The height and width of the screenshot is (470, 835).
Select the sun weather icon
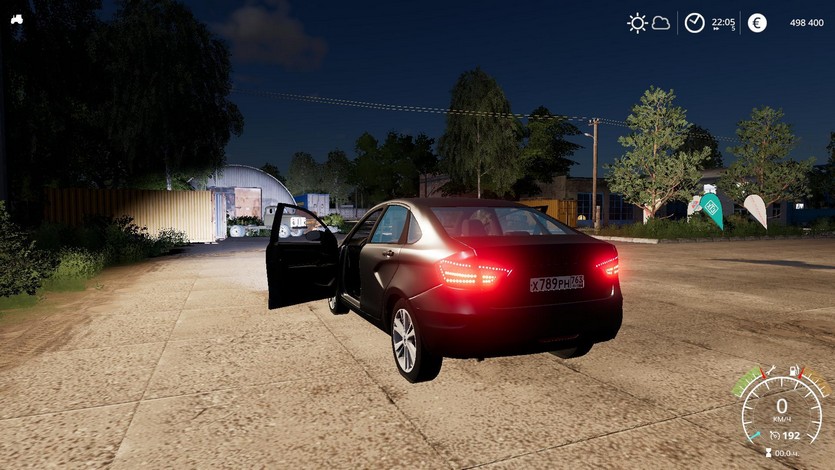(x=637, y=23)
